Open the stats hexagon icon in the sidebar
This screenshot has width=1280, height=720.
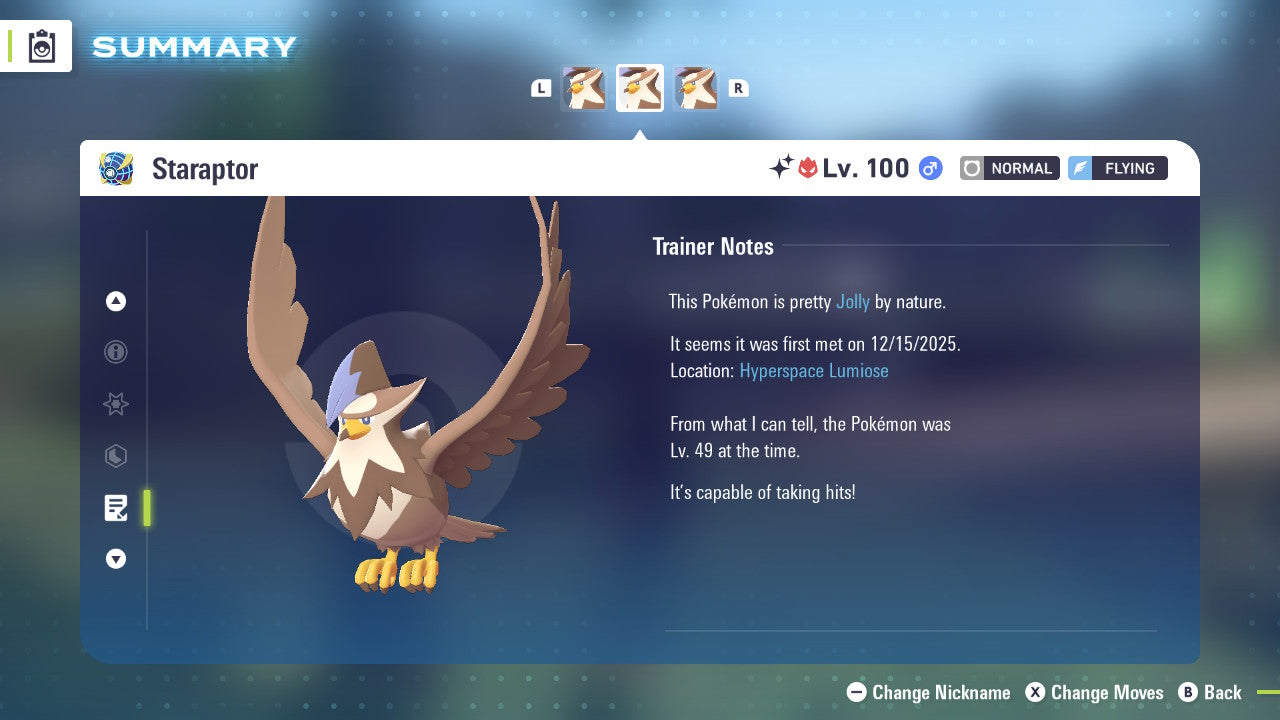coord(116,456)
